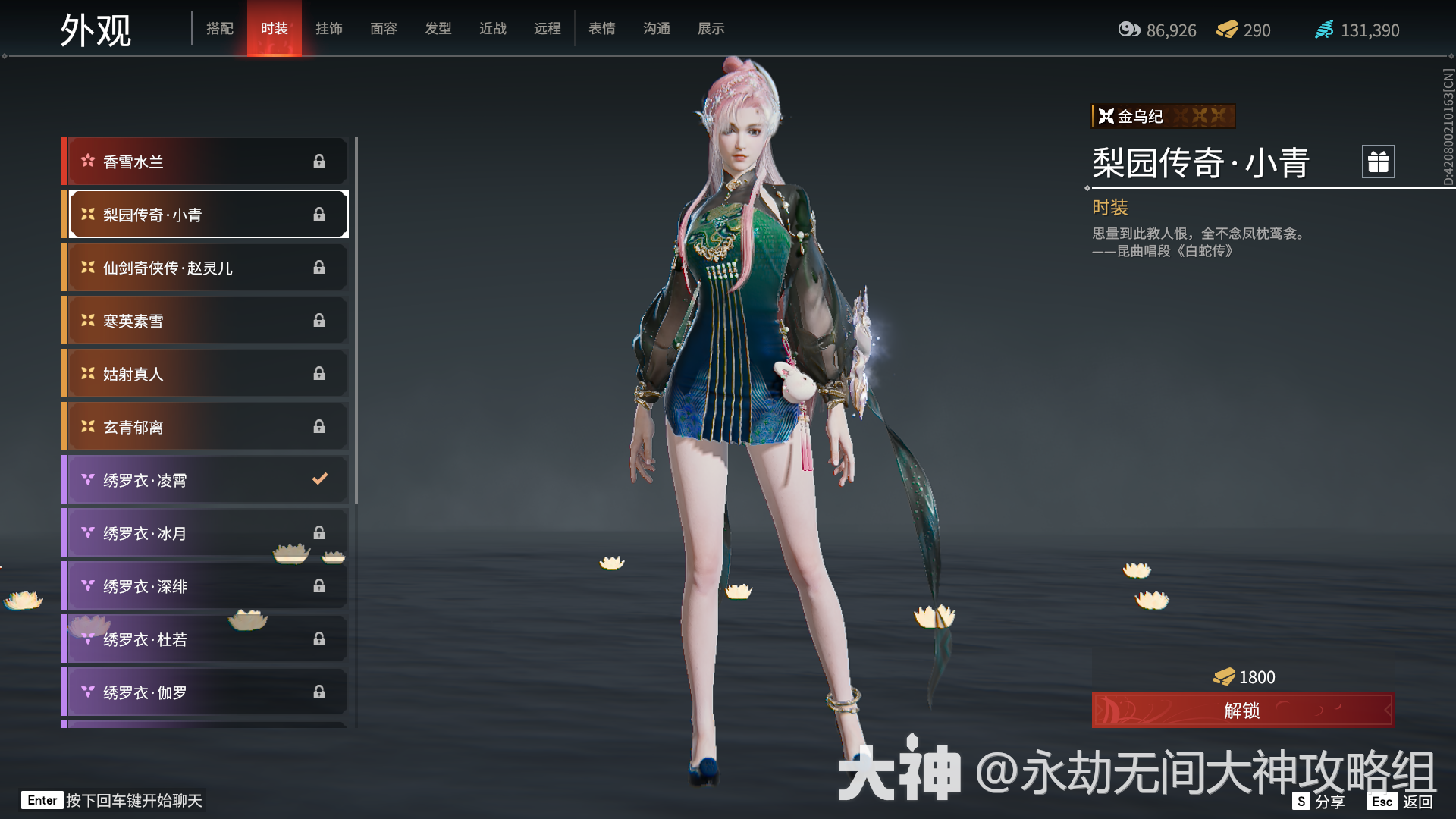Screen dimensions: 1456x819
Task: Select the 时装 (outfits) tab icon
Action: (275, 28)
